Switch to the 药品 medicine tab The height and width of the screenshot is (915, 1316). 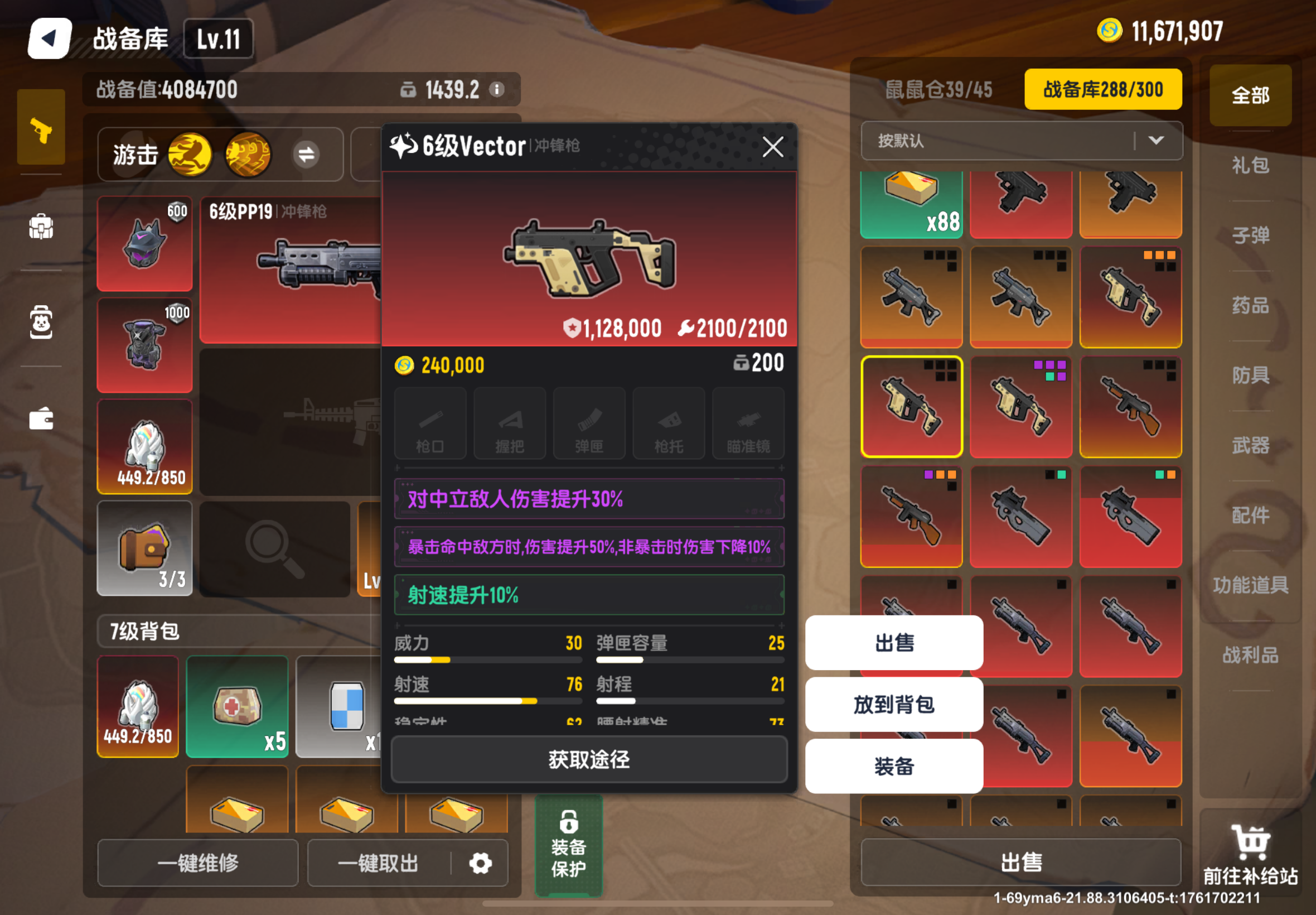tap(1250, 306)
